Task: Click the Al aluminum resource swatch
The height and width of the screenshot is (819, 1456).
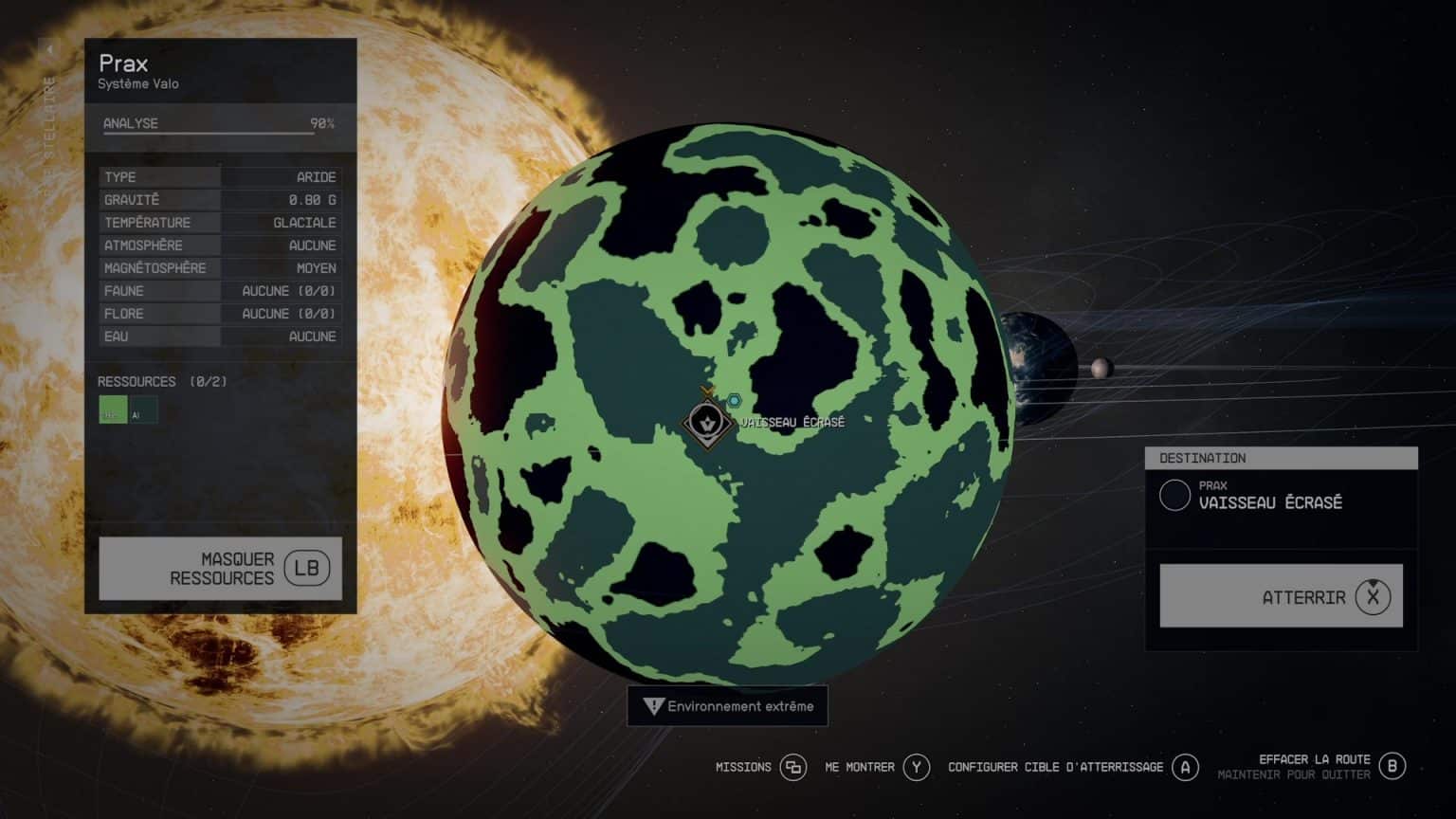Action: 142,410
